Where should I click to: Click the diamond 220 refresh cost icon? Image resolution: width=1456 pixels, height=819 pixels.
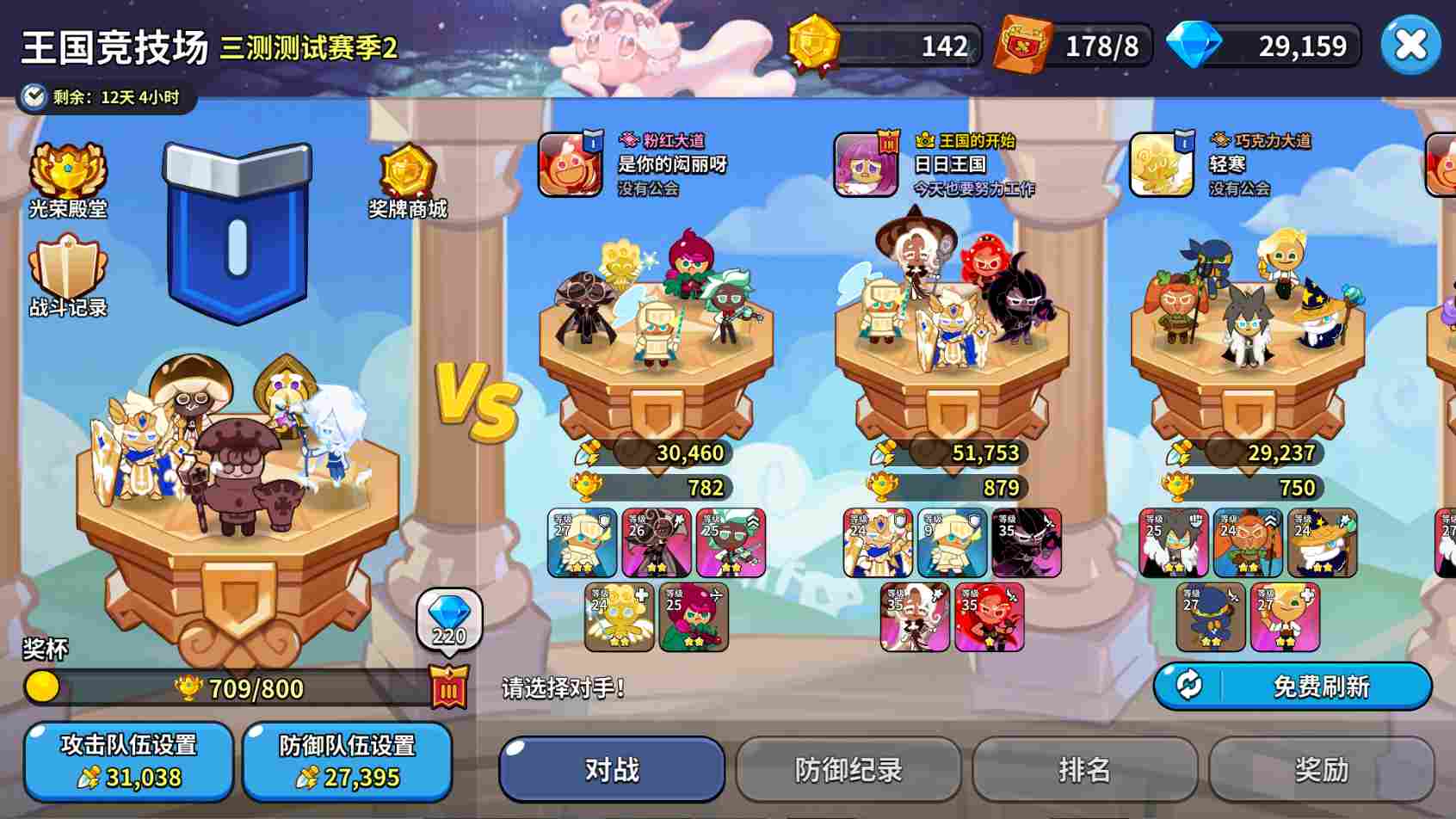pyautogui.click(x=450, y=616)
